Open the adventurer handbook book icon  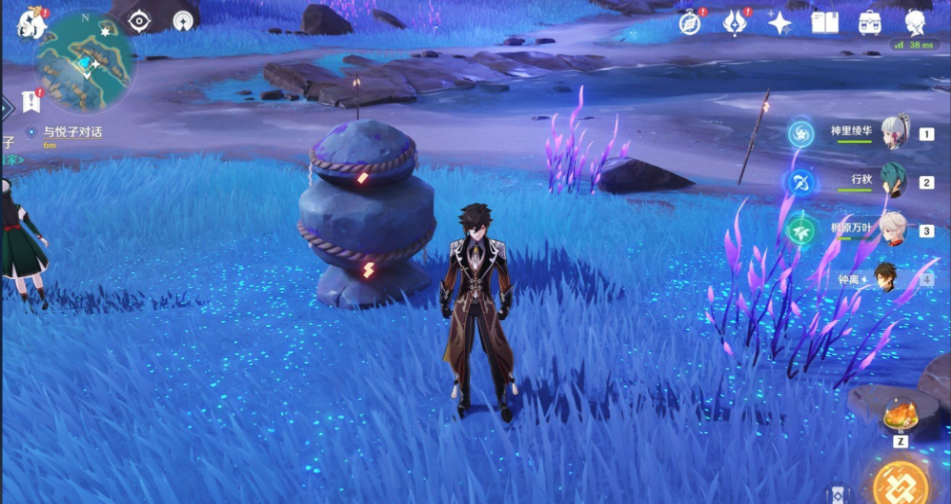(x=825, y=22)
